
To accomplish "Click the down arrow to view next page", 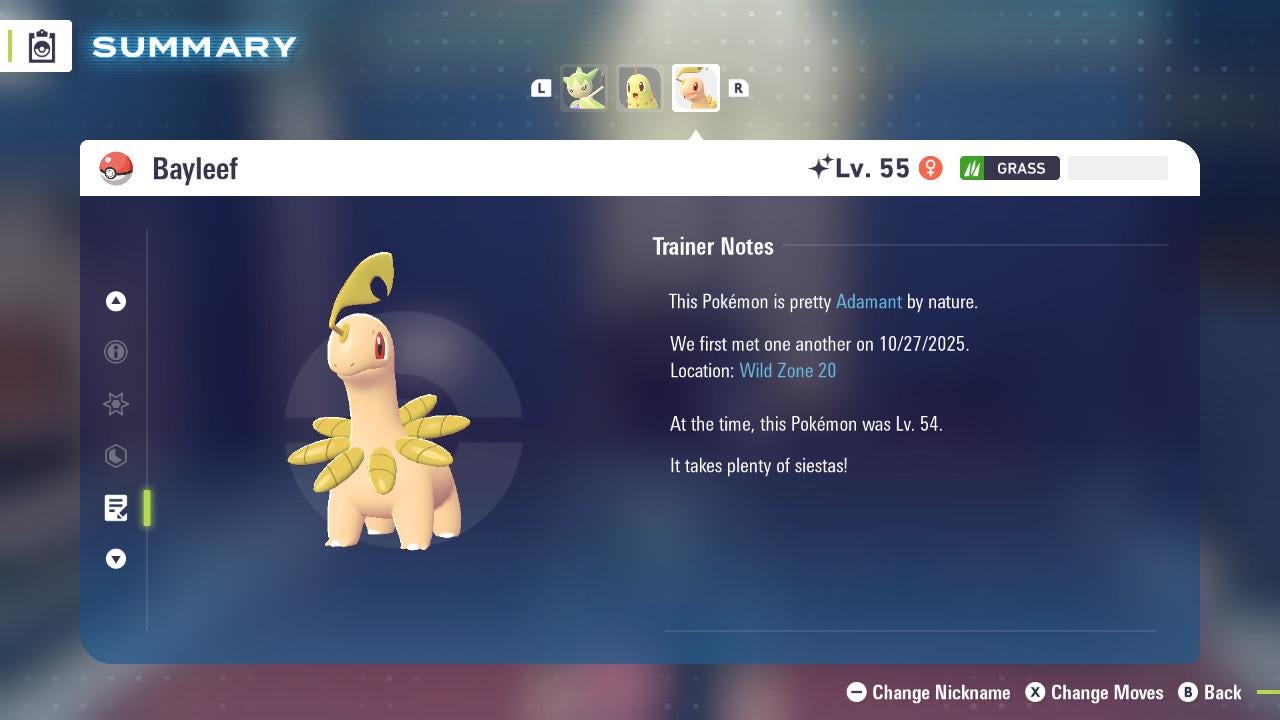I will point(115,559).
